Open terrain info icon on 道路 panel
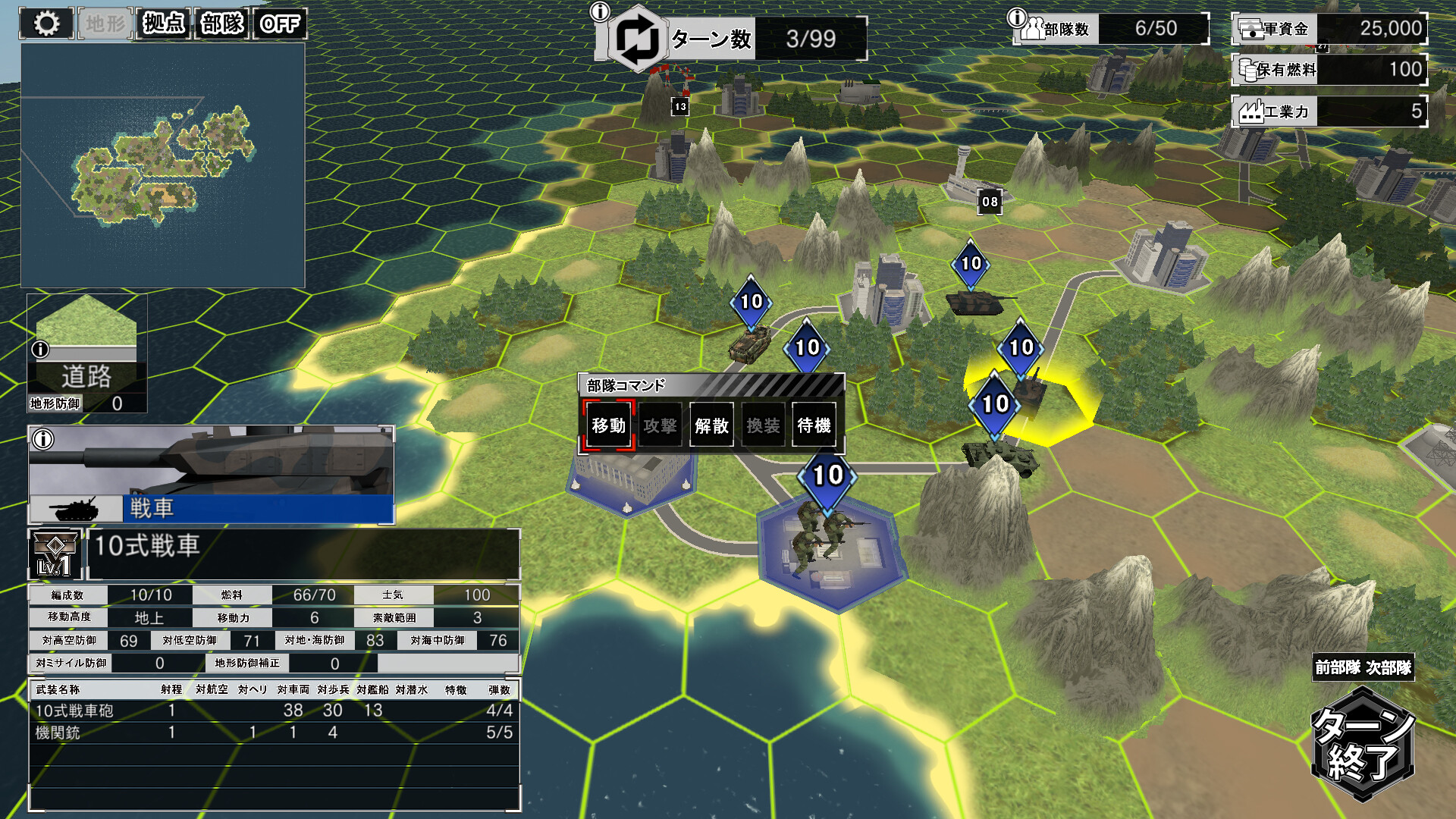This screenshot has width=1456, height=819. pyautogui.click(x=40, y=350)
